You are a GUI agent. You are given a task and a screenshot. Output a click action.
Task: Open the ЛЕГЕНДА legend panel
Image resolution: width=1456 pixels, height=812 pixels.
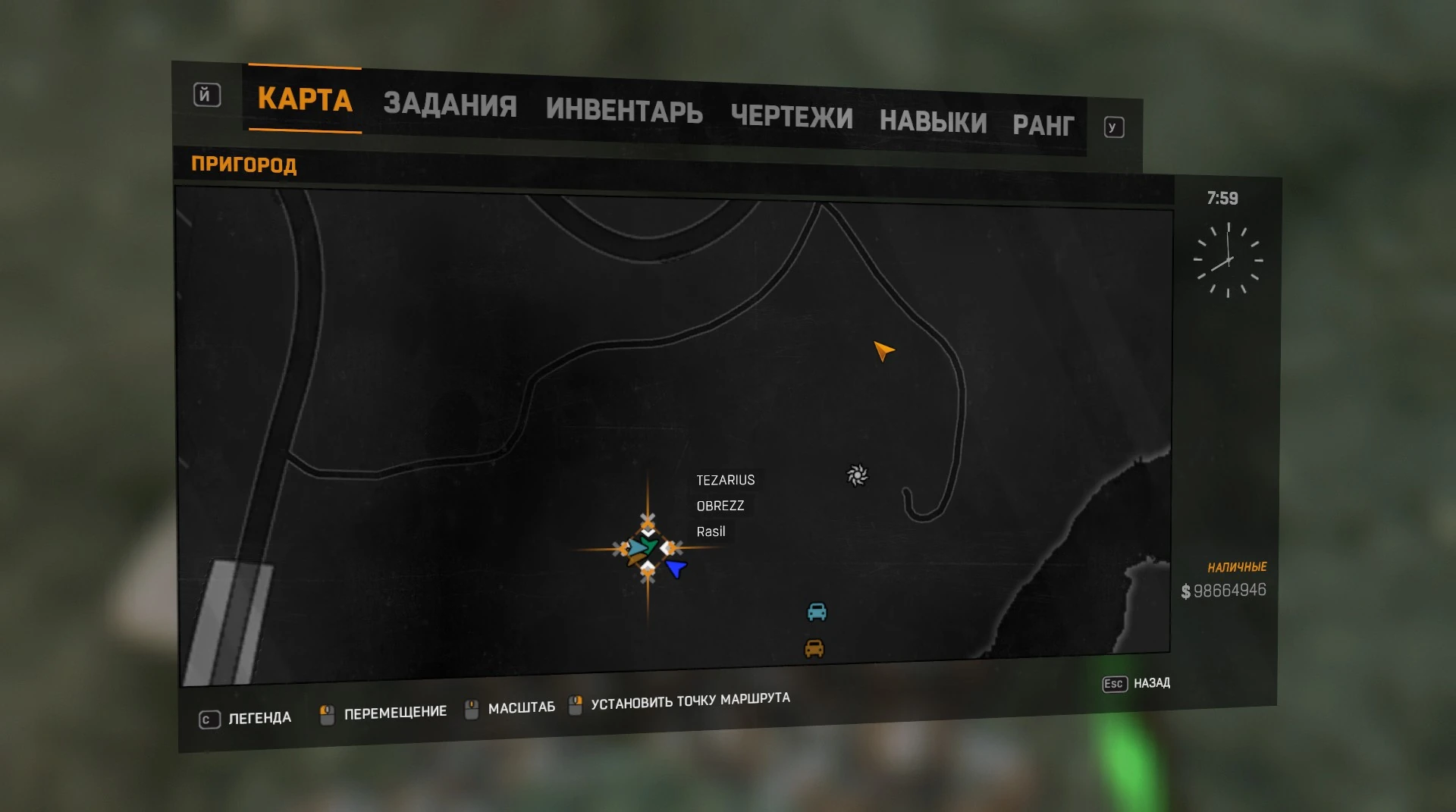click(x=258, y=717)
